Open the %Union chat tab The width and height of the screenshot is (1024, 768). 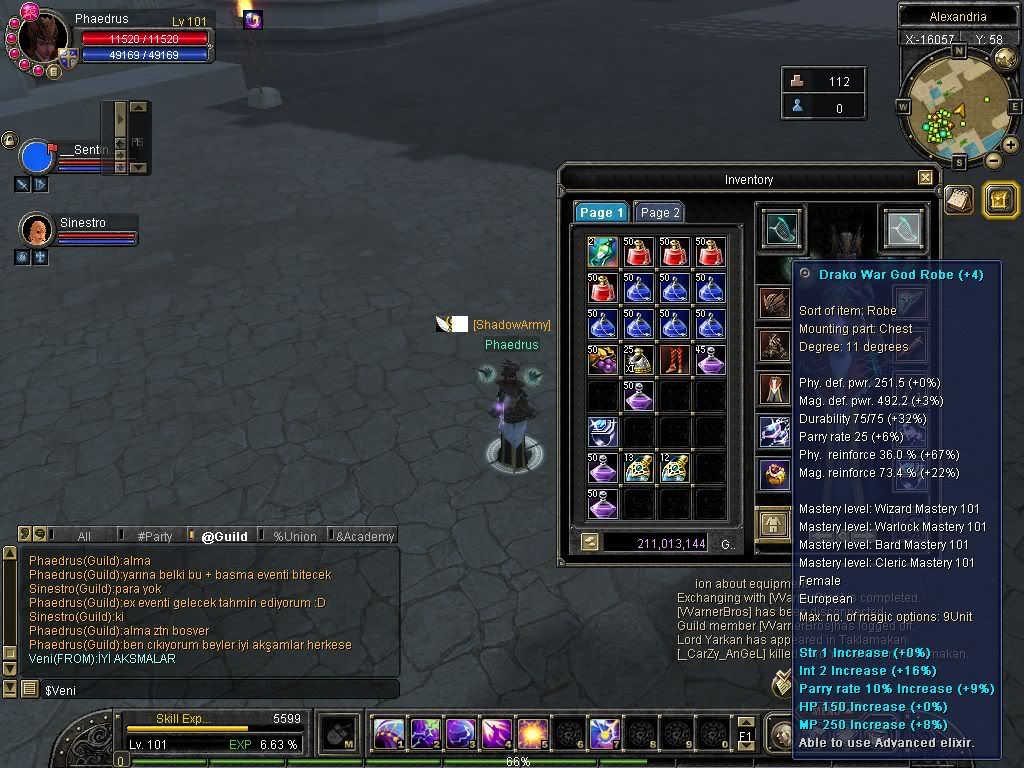pos(294,536)
